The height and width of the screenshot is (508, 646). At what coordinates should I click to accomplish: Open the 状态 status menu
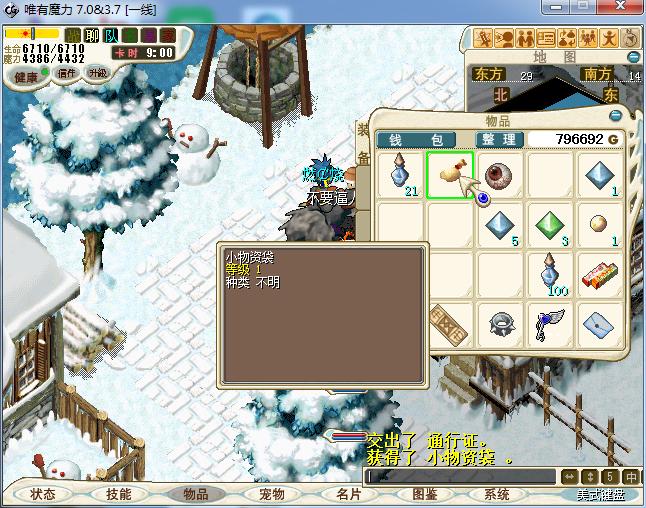click(x=43, y=494)
